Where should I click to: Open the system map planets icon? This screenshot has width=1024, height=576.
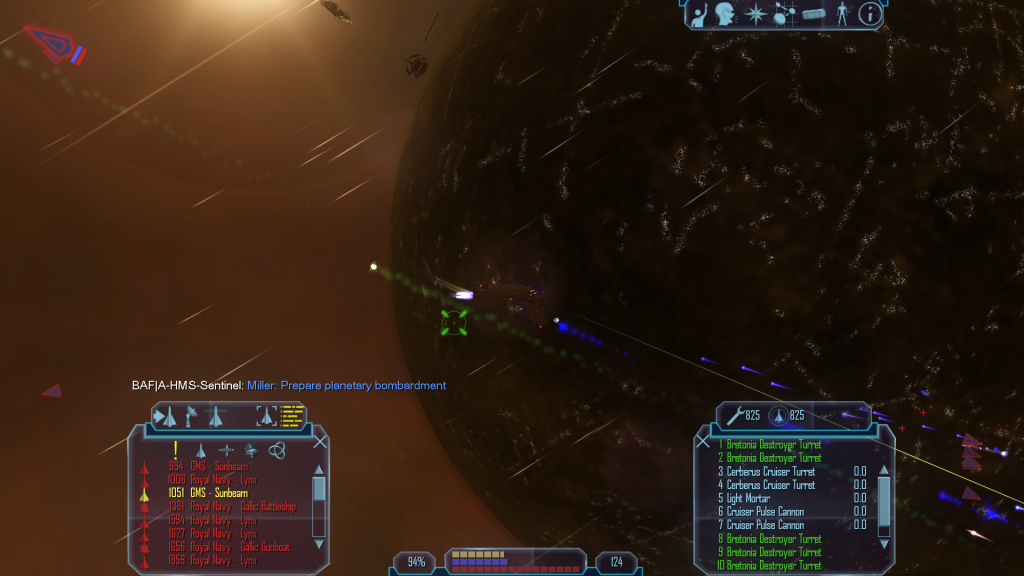785,14
